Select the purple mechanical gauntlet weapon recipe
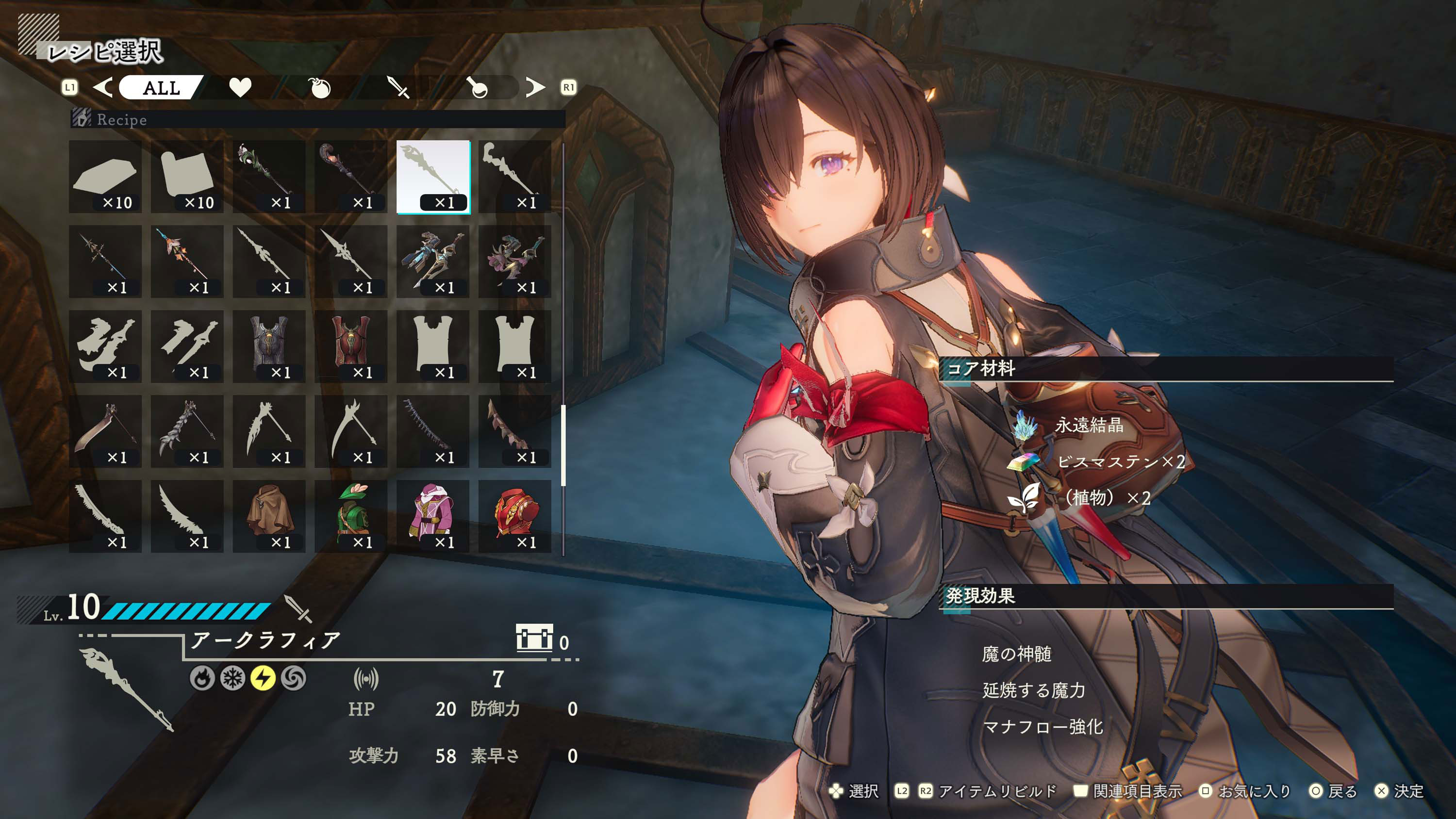The height and width of the screenshot is (819, 1456). [x=515, y=261]
